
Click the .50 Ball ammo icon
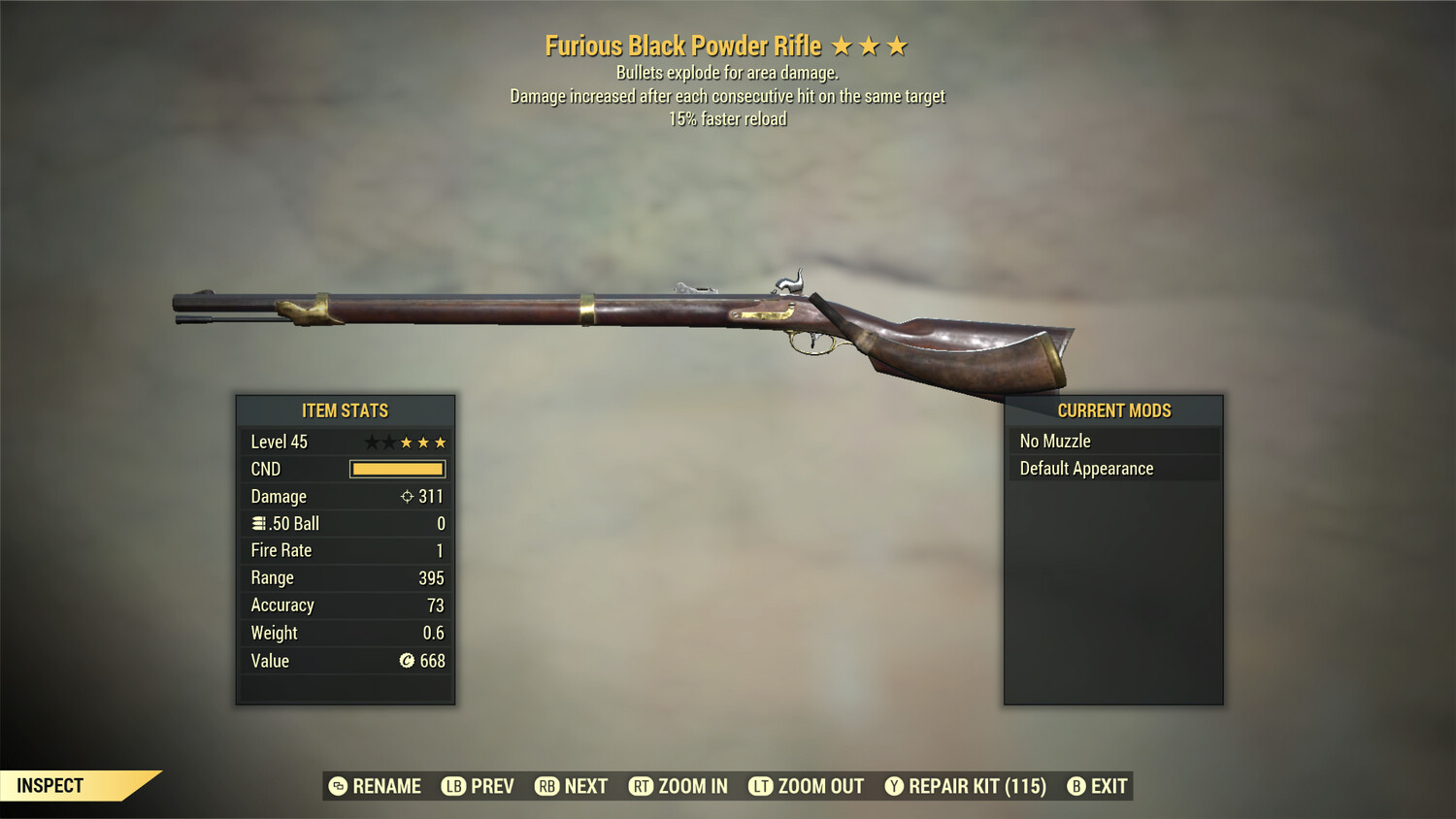coord(258,523)
